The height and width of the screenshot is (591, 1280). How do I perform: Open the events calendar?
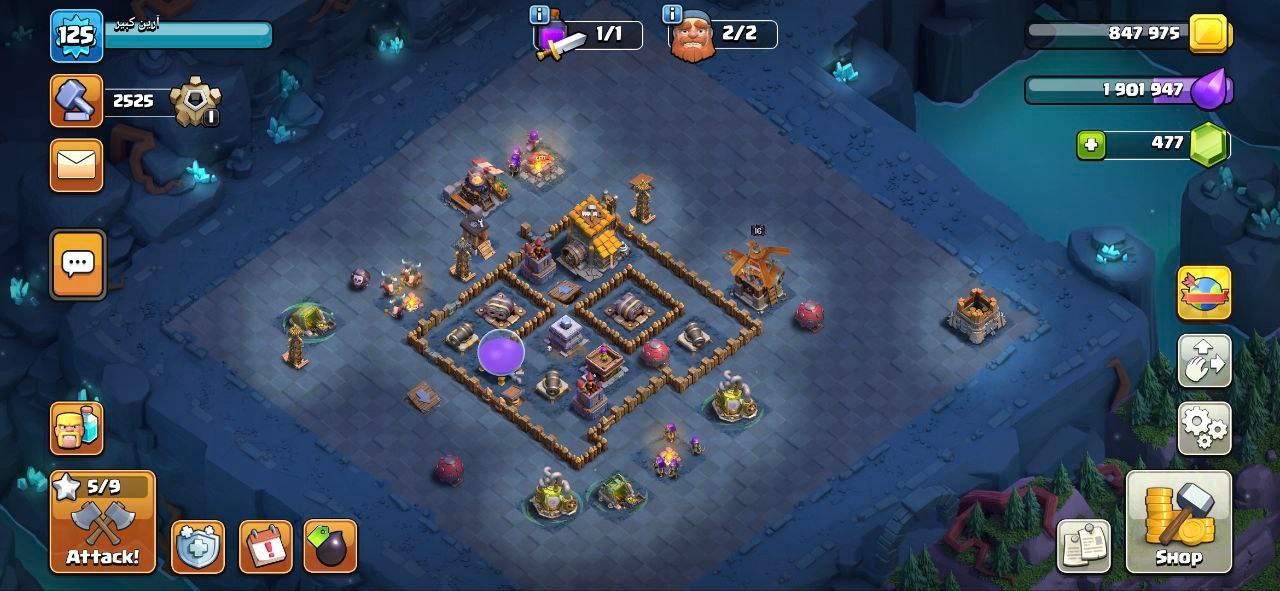[x=265, y=547]
